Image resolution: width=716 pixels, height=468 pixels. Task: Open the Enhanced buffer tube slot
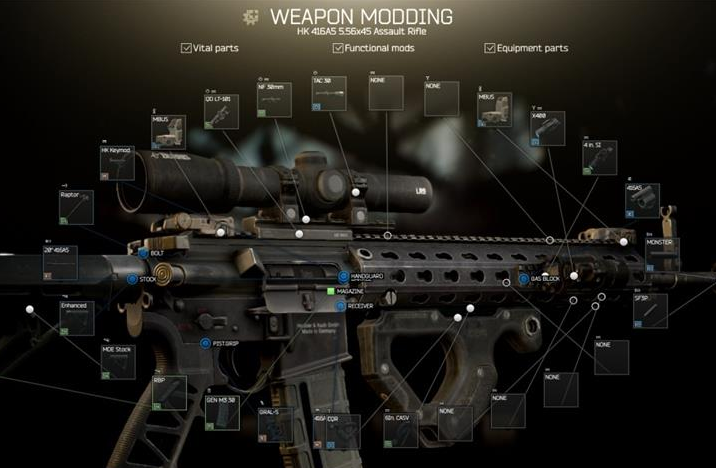(x=76, y=317)
